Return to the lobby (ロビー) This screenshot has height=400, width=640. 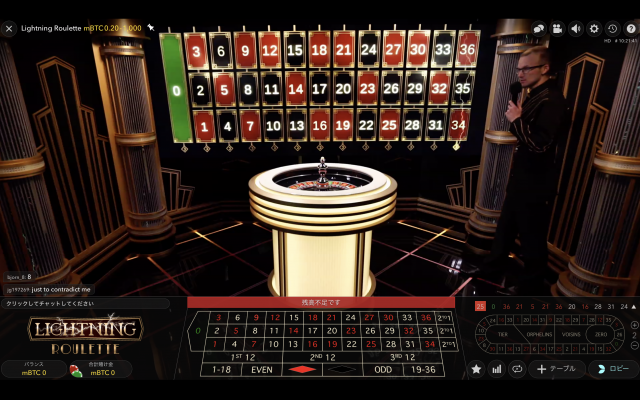[x=614, y=369]
